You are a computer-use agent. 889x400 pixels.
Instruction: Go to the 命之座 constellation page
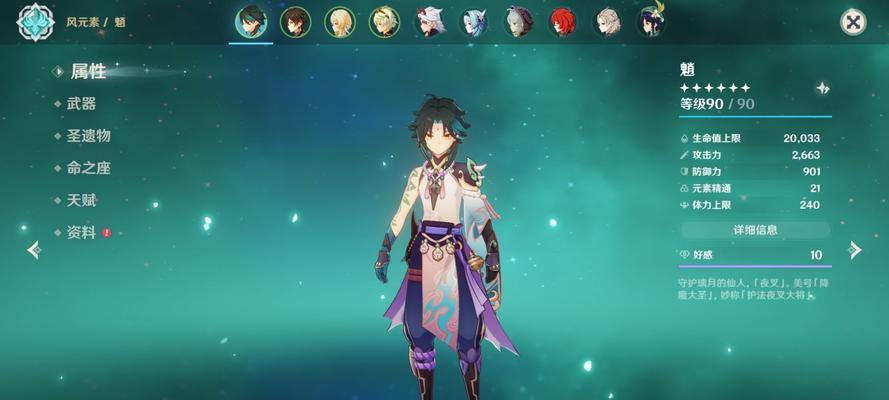pyautogui.click(x=88, y=168)
